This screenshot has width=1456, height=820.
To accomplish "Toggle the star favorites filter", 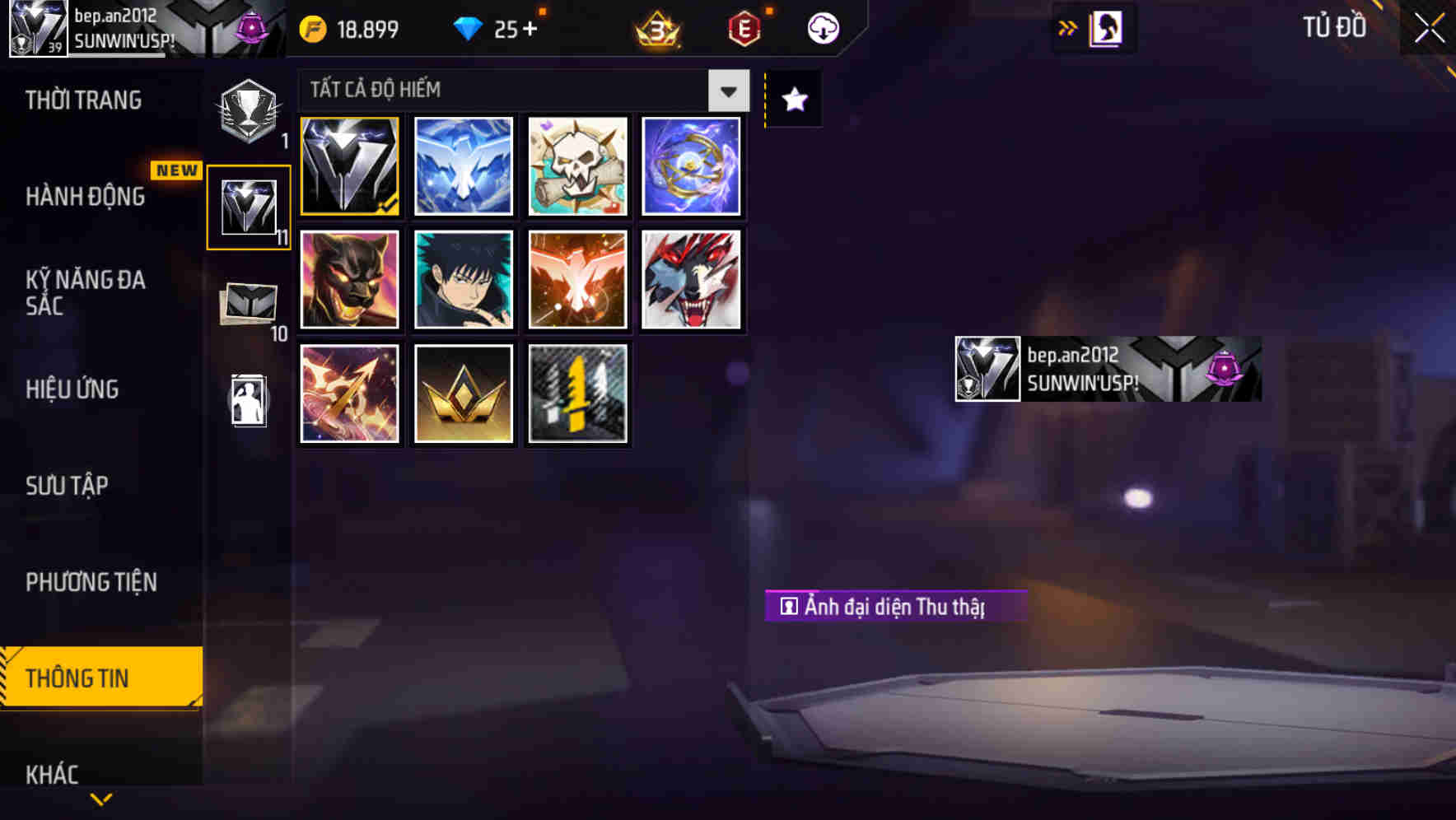I will 793,100.
